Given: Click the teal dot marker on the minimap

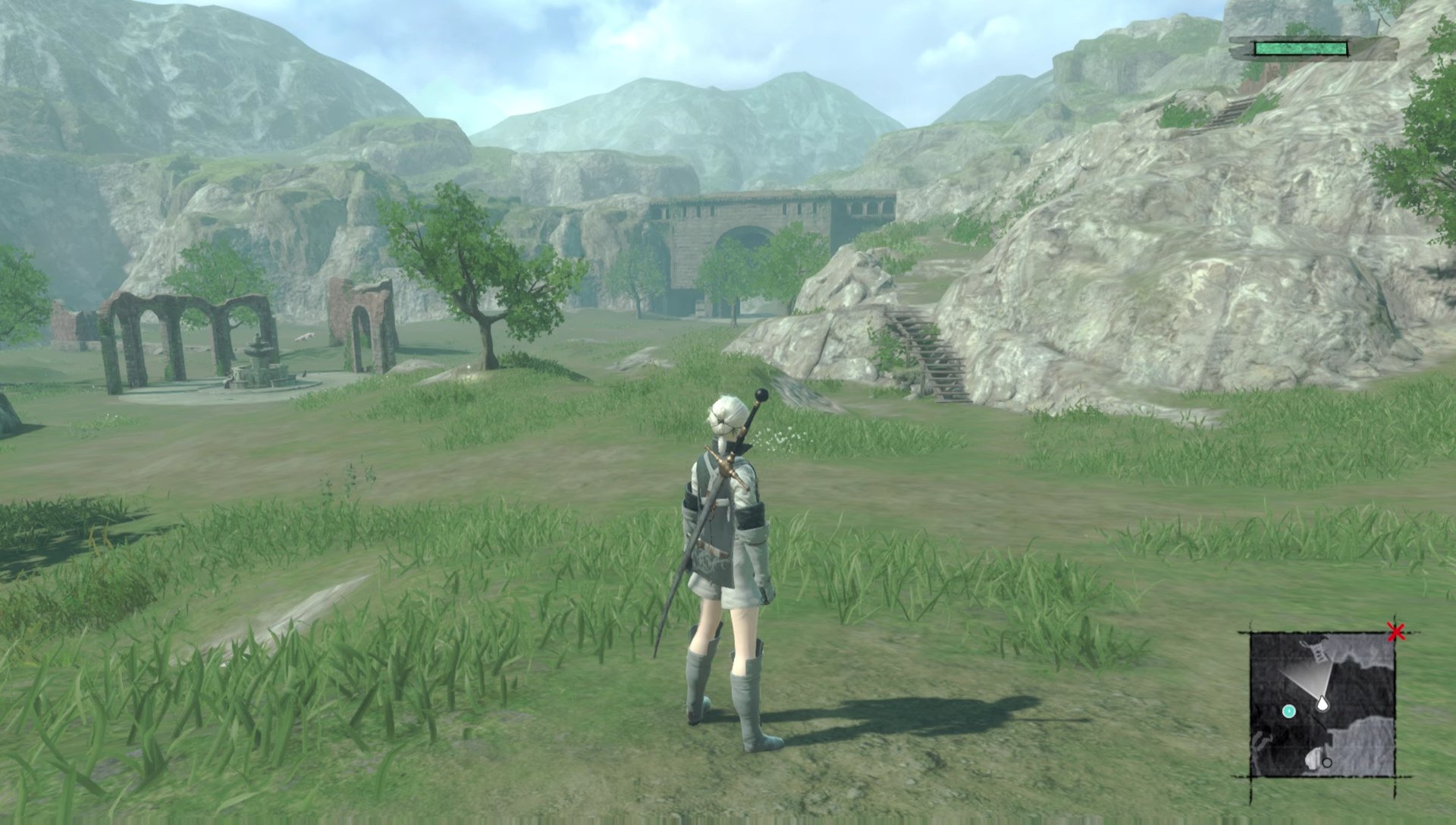Looking at the screenshot, I should point(1289,711).
